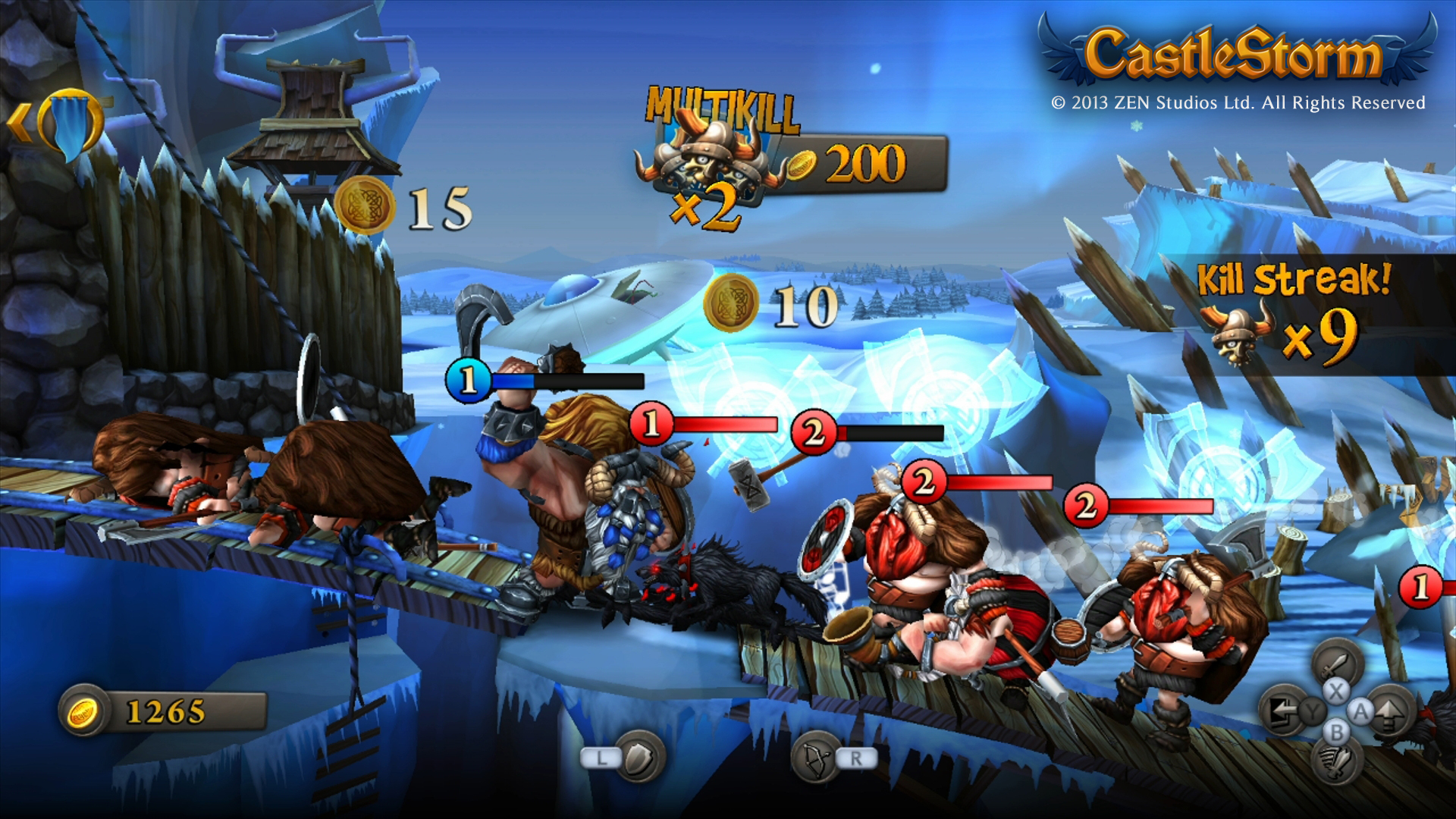Click the deploy-troops arrow icon near the A button
This screenshot has height=819, width=1456.
point(1389,714)
